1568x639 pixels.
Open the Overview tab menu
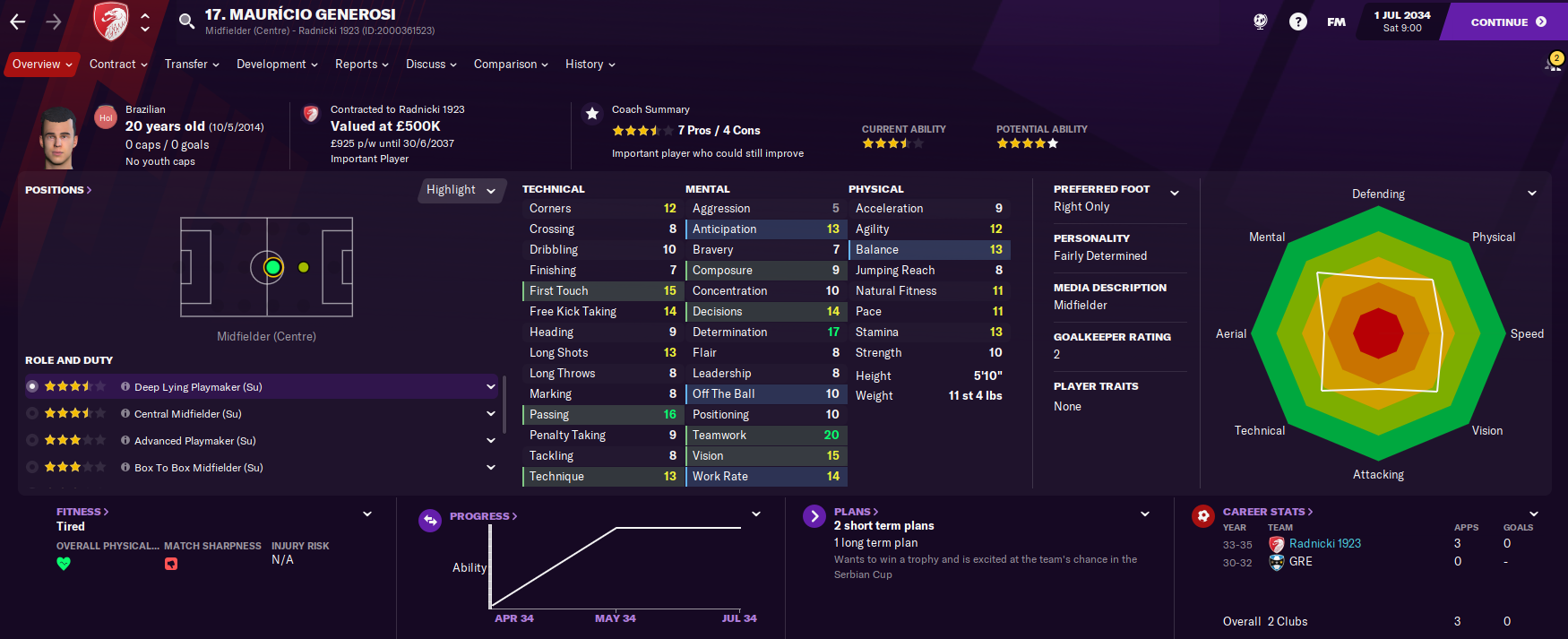[42, 65]
